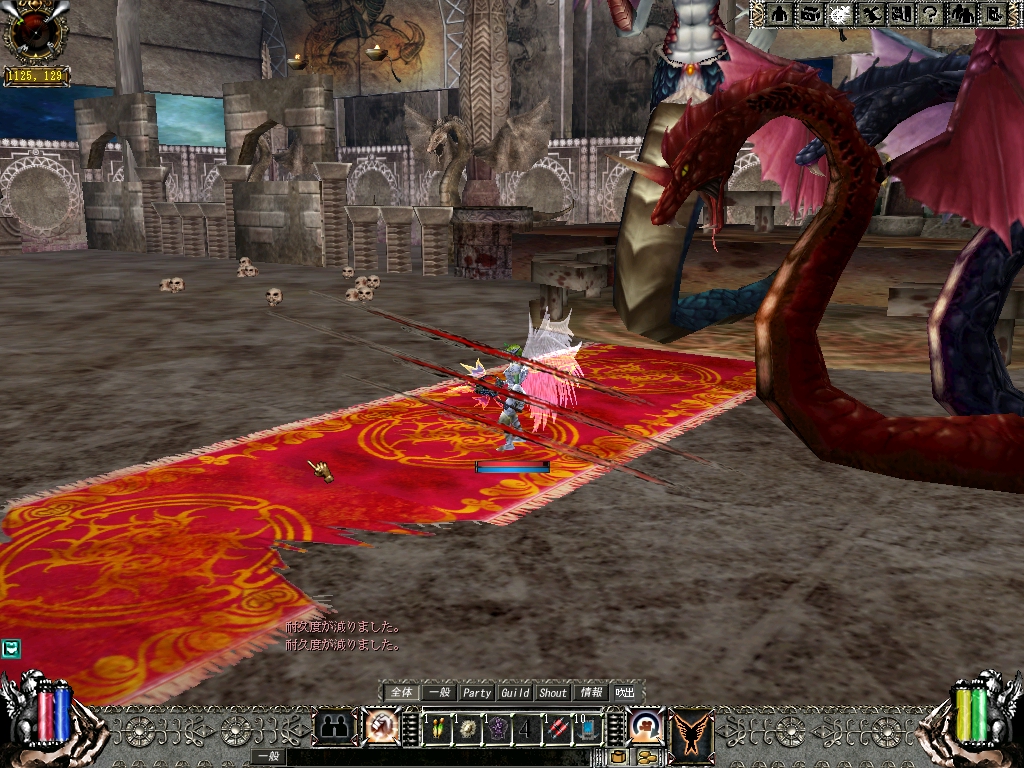Choose the Shout chat tab
This screenshot has height=768, width=1024.
pos(553,692)
